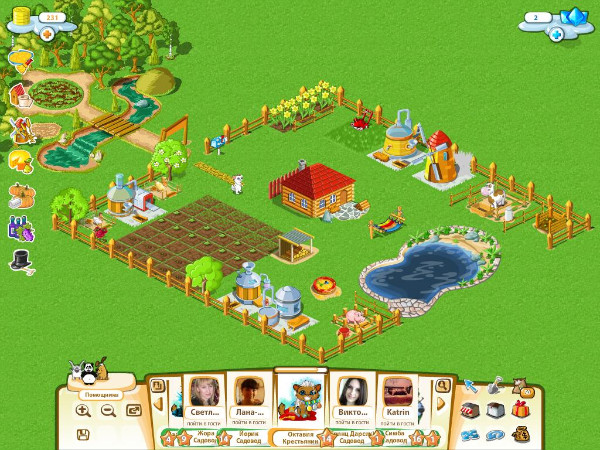
Task: Buy more blue crystals with the plus button
Action: click(x=555, y=34)
